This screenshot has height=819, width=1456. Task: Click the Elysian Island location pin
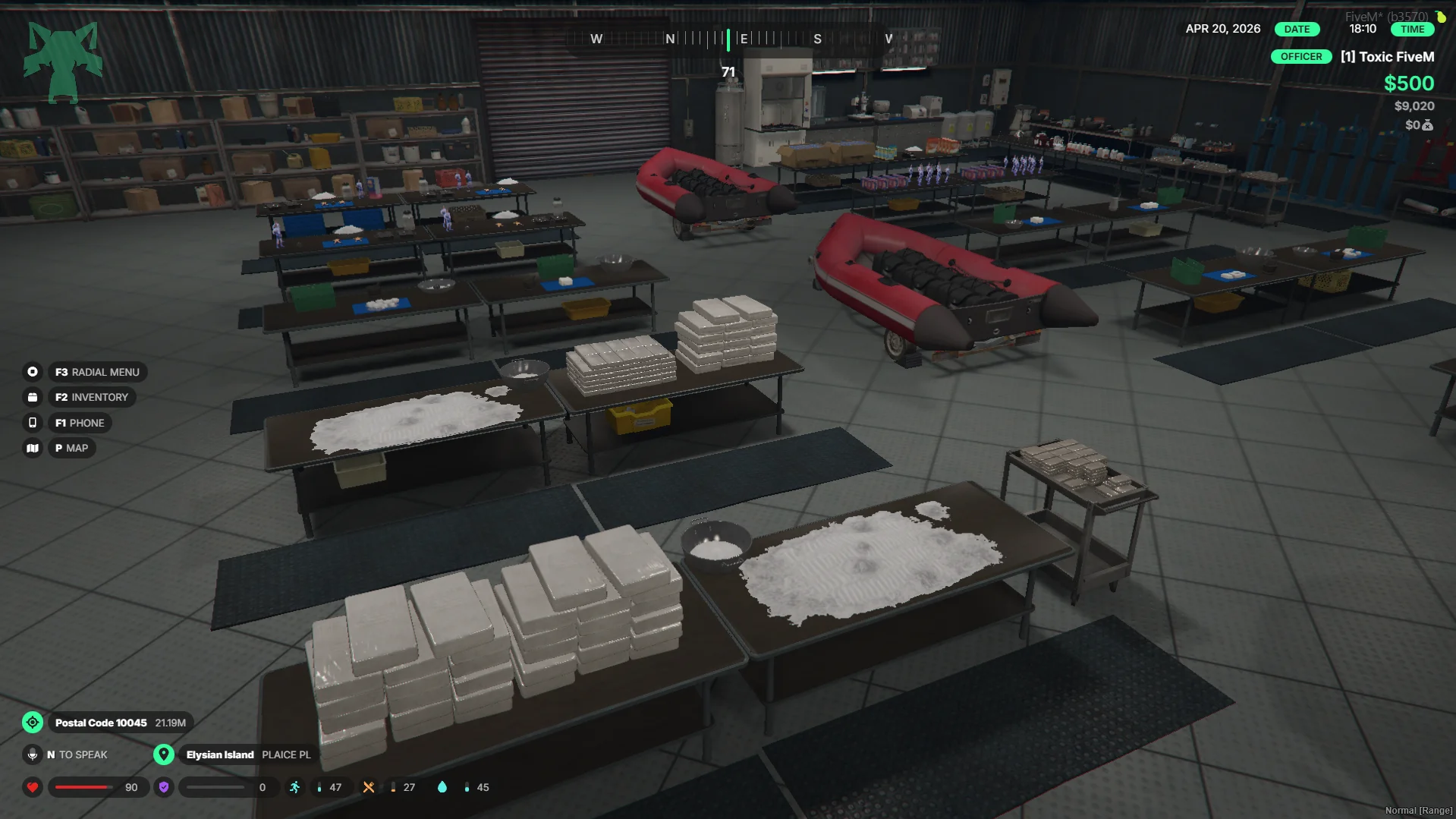[164, 754]
